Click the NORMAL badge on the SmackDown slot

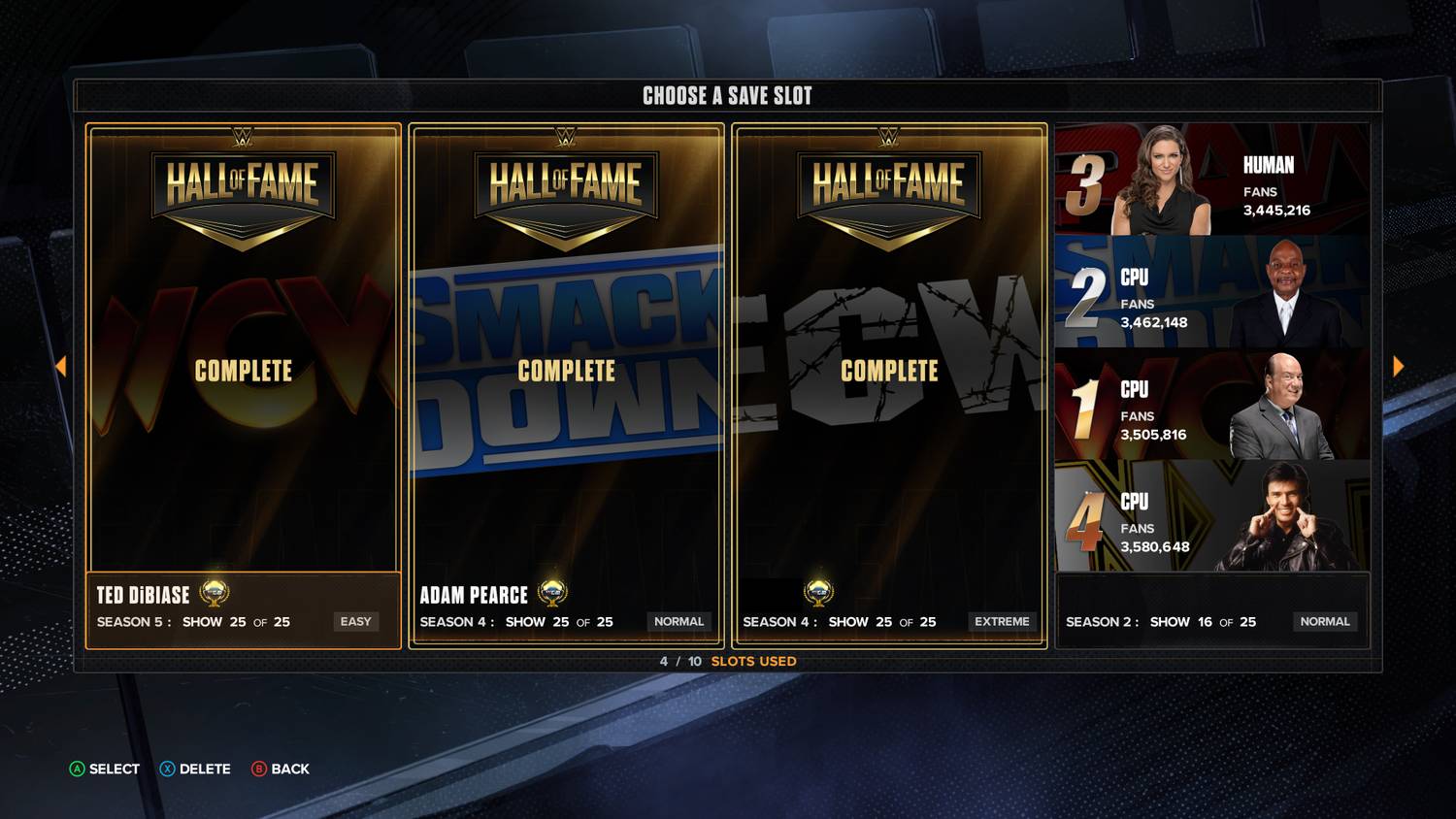coord(678,621)
